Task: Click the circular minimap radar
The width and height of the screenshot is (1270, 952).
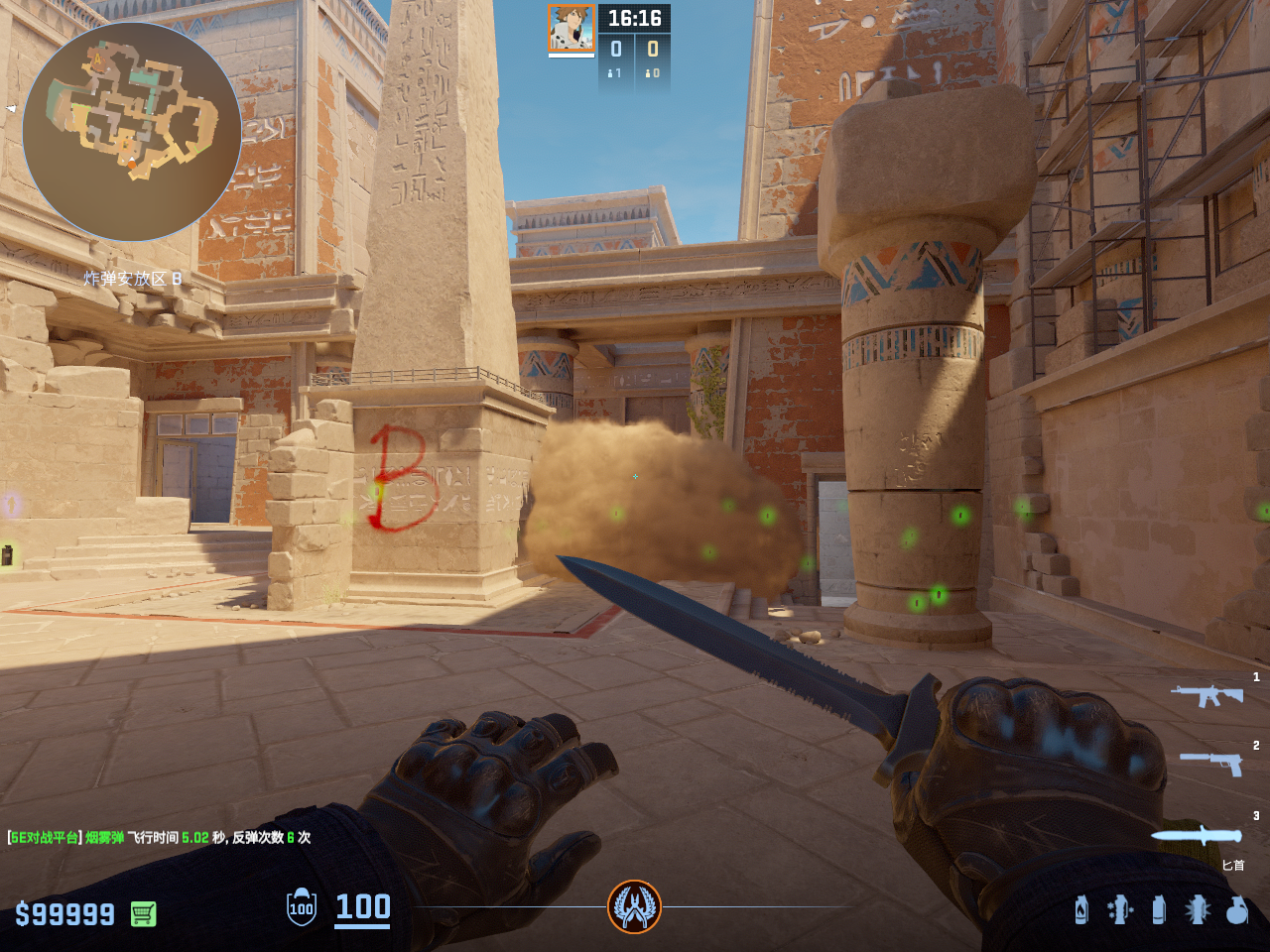Action: click(x=132, y=132)
